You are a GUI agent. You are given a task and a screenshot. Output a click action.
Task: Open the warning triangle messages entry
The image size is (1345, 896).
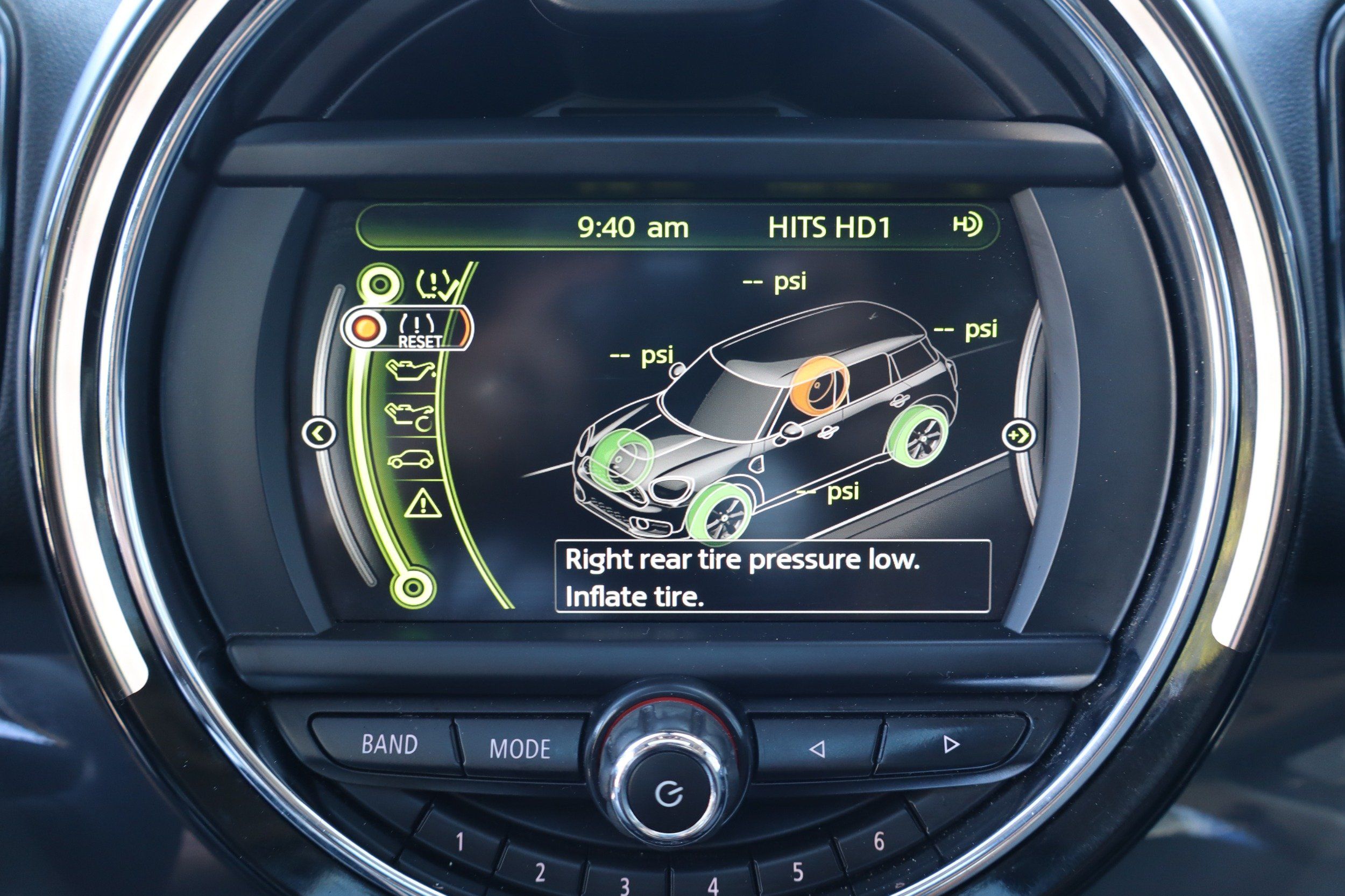click(x=423, y=504)
